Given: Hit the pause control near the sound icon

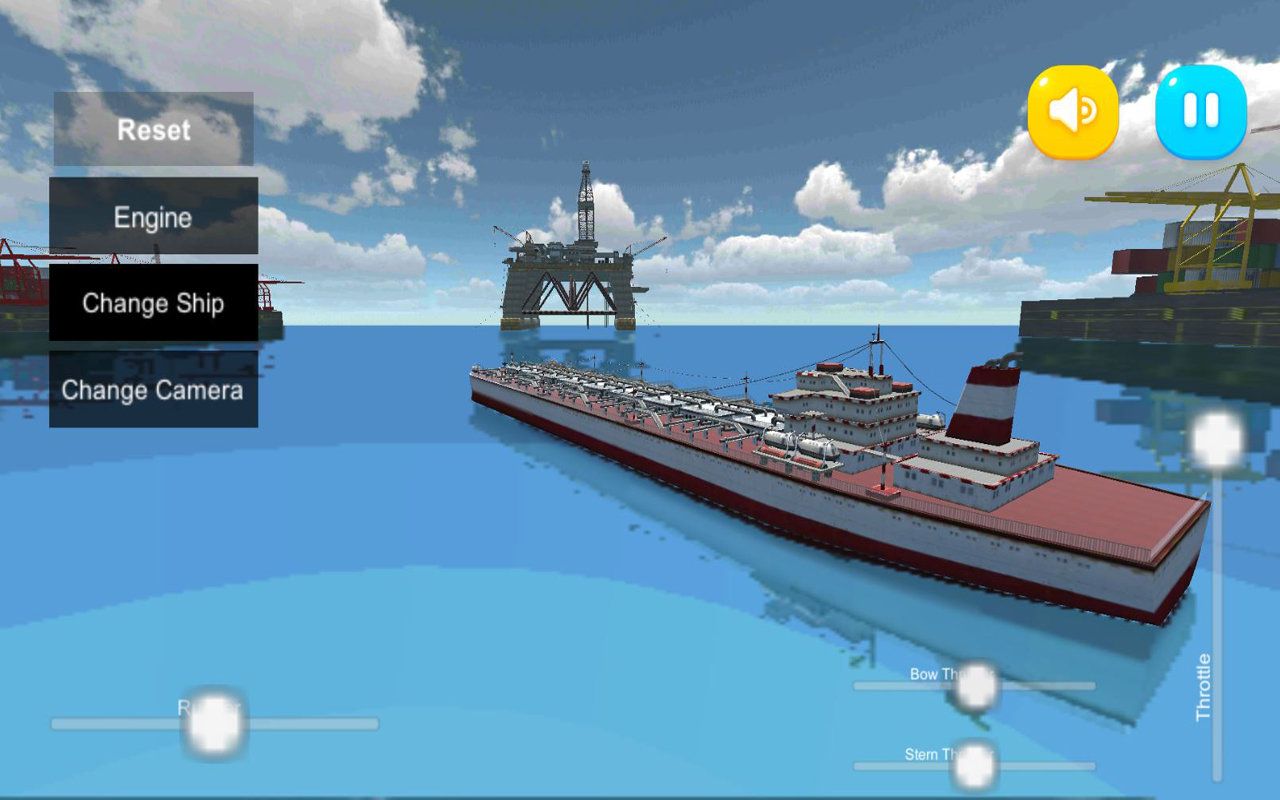Looking at the screenshot, I should pyautogui.click(x=1199, y=112).
